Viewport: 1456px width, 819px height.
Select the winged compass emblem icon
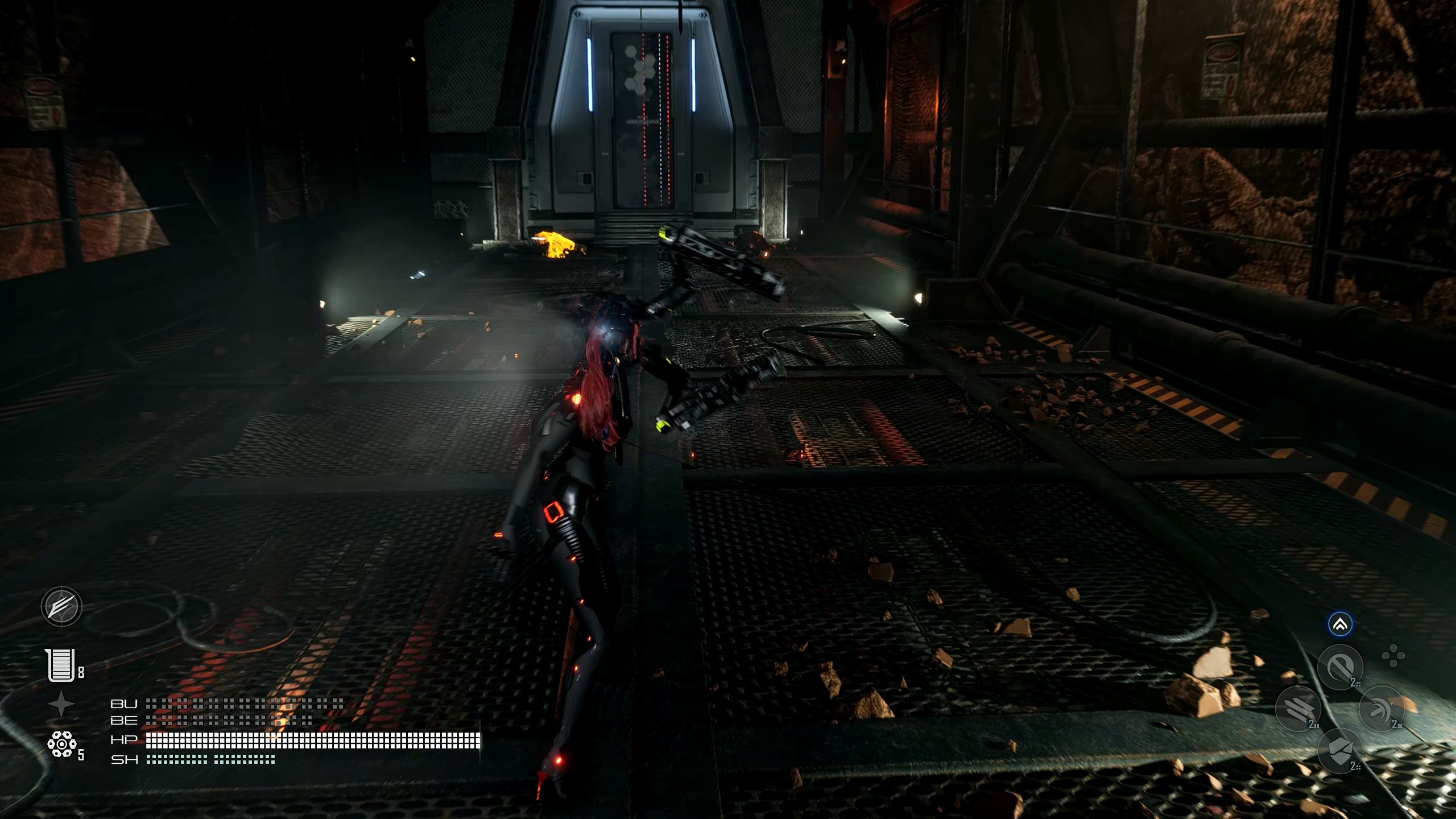click(x=61, y=606)
